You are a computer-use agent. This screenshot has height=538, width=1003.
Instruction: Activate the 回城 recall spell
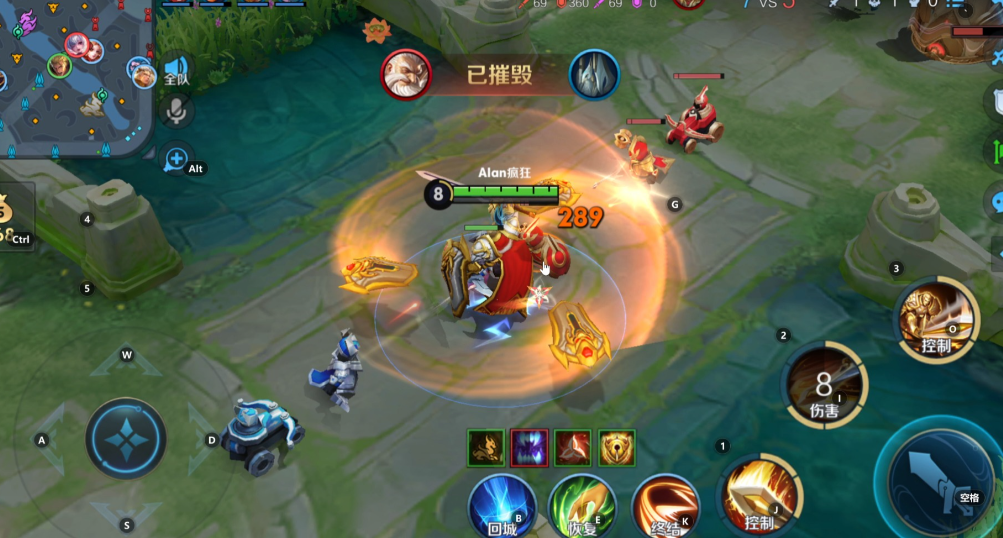click(x=502, y=503)
